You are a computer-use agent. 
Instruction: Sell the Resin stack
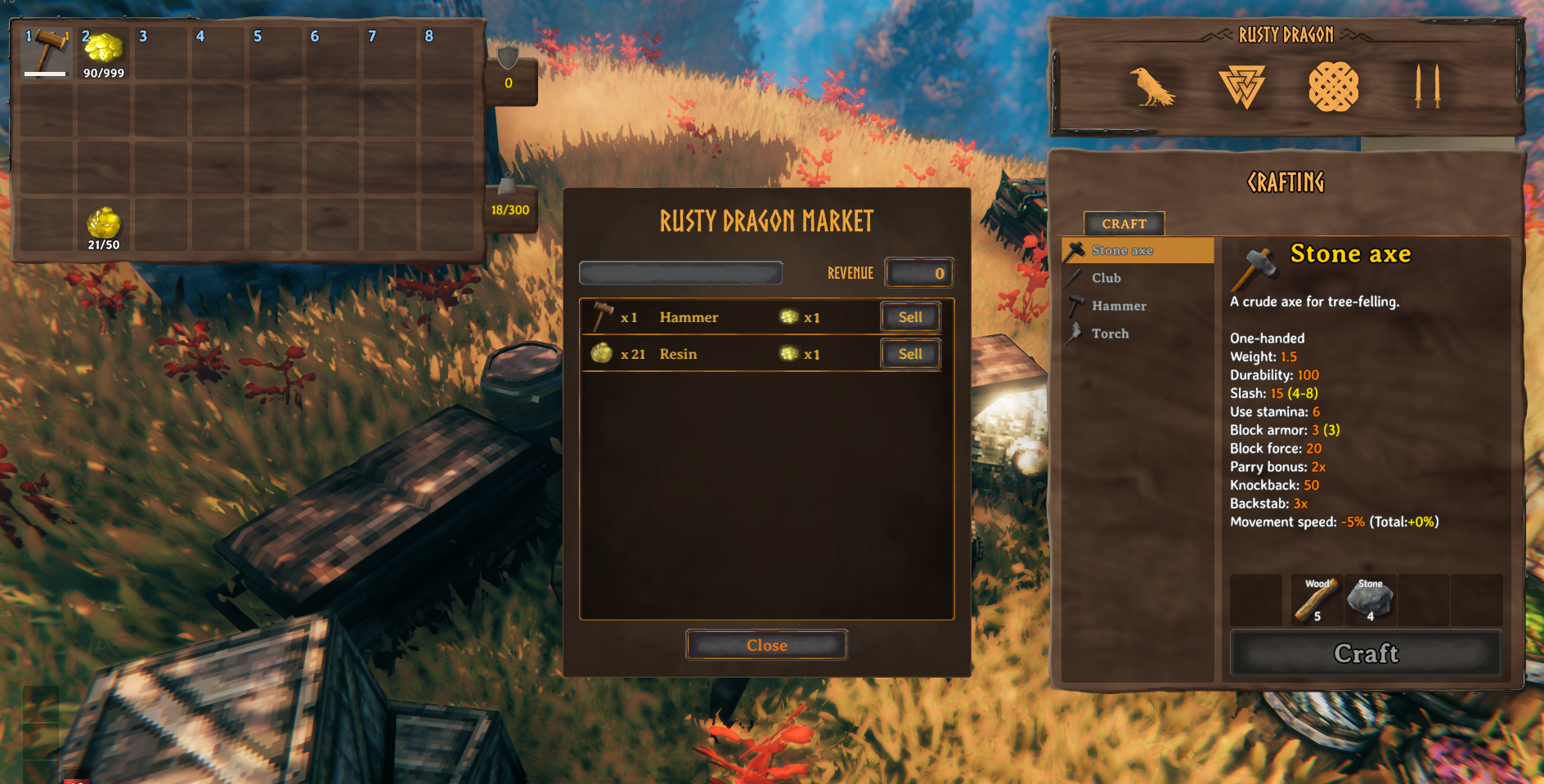[910, 354]
